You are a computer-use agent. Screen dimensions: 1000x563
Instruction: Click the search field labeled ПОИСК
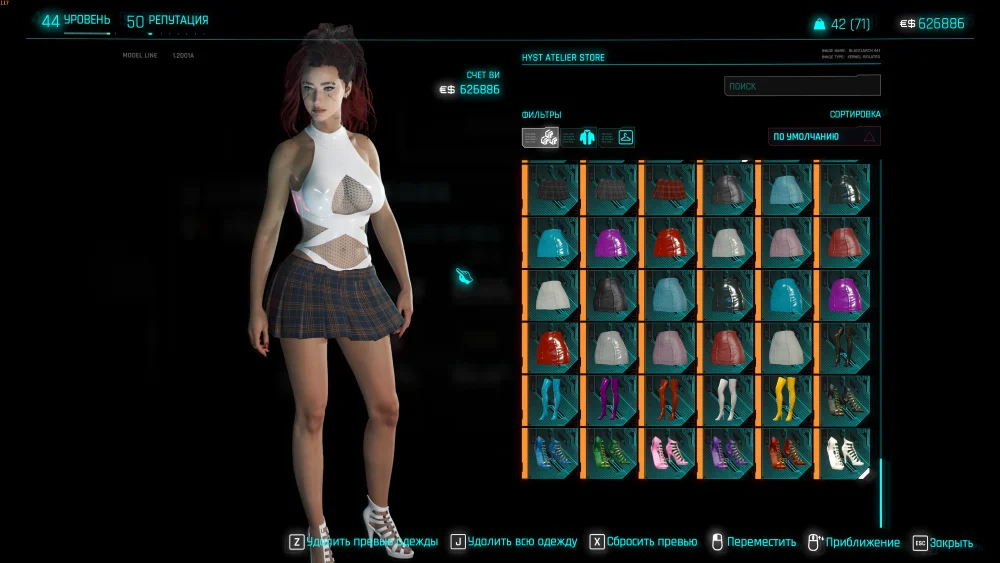click(x=802, y=86)
